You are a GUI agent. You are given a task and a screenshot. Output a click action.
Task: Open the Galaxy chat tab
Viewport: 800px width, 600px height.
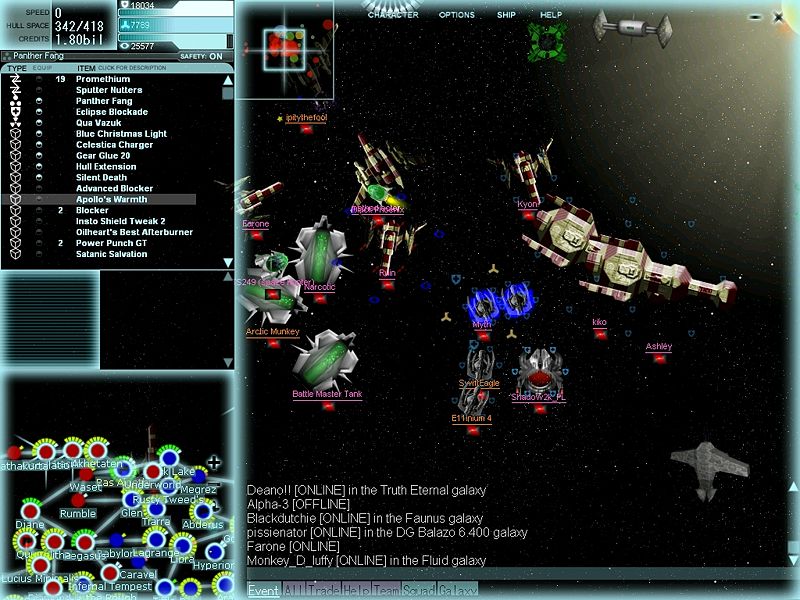tap(459, 590)
